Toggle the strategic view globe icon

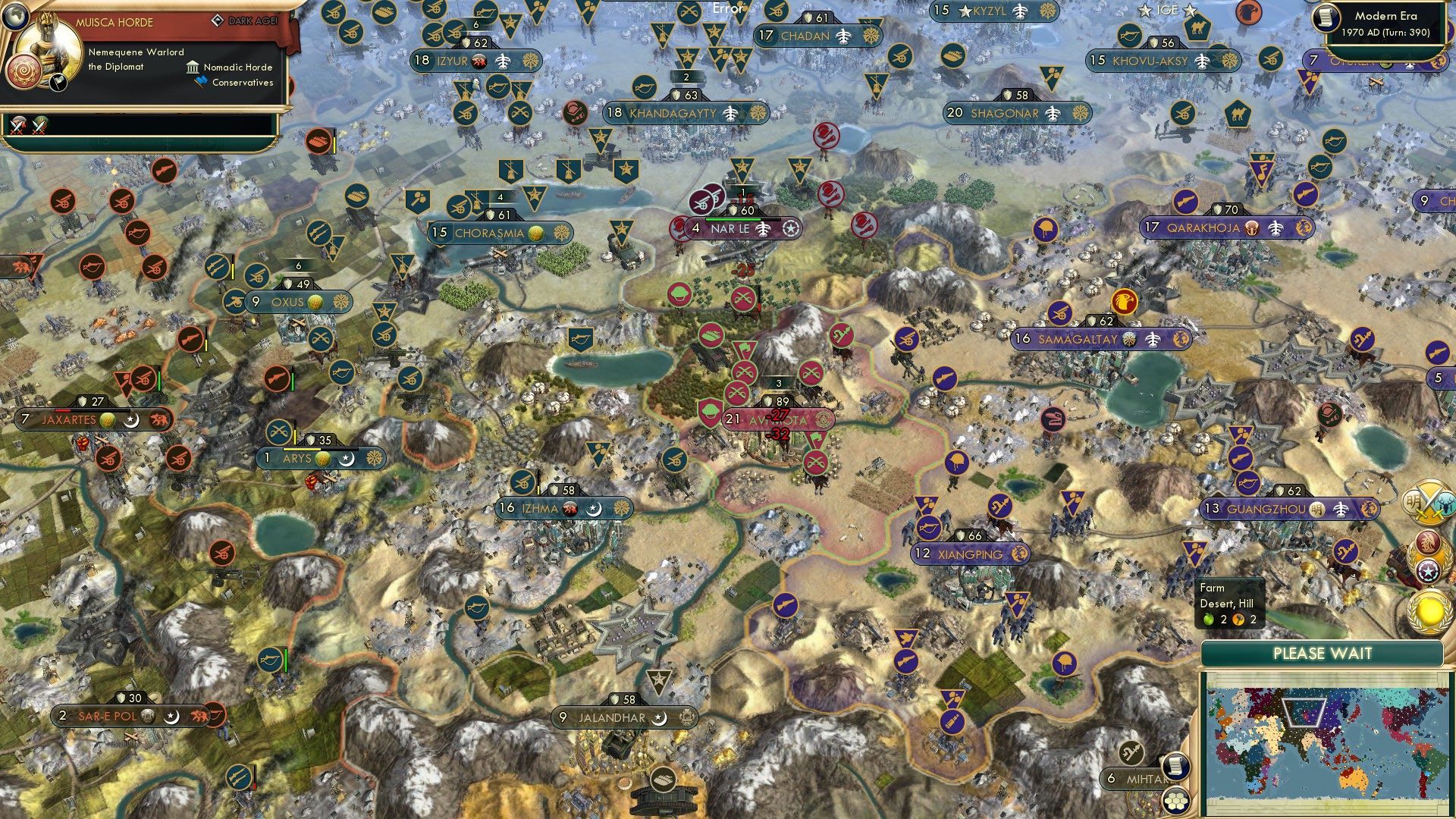[15, 15]
